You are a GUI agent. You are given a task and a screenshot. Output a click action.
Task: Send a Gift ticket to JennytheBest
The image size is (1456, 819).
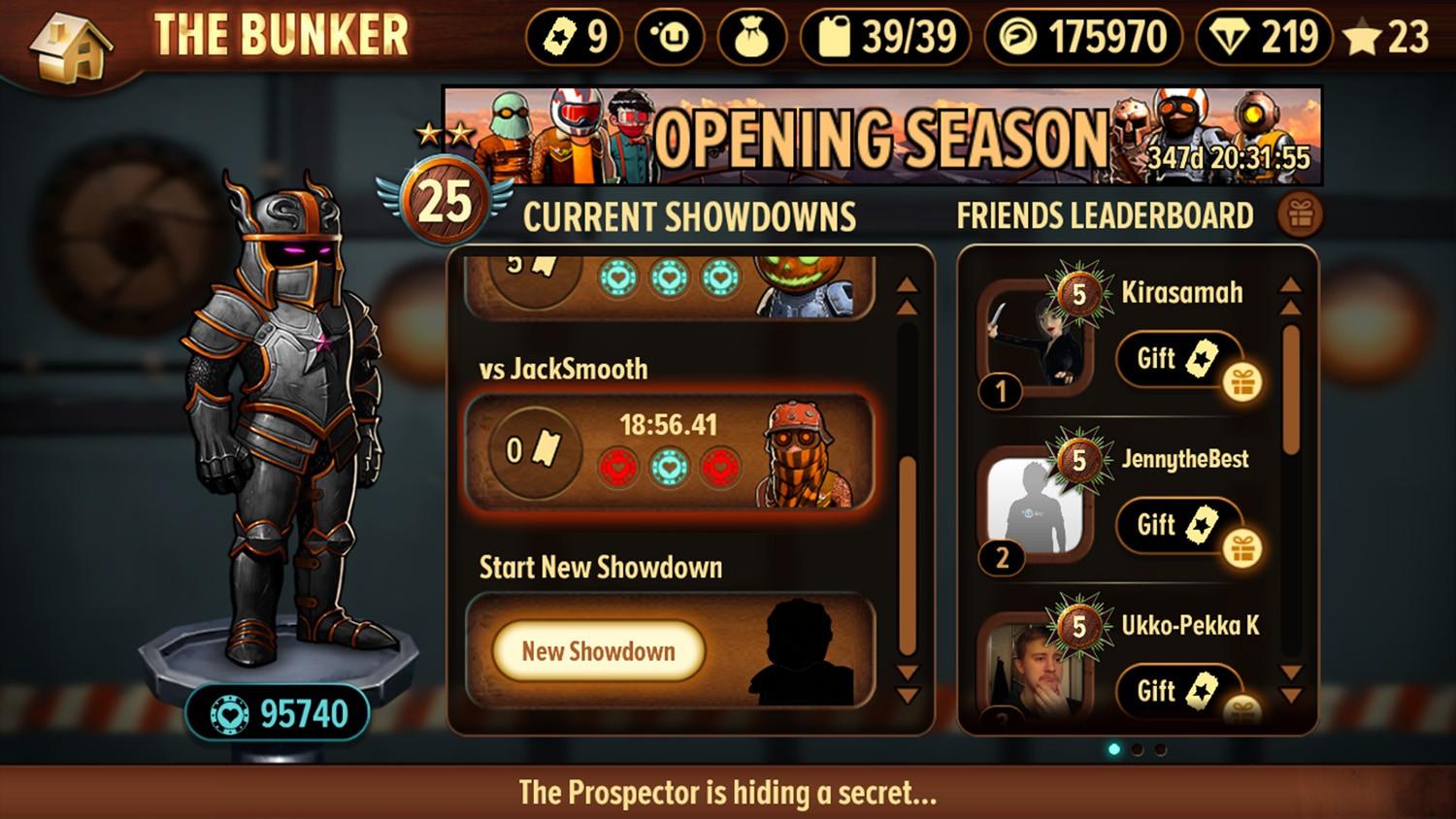tap(1178, 525)
